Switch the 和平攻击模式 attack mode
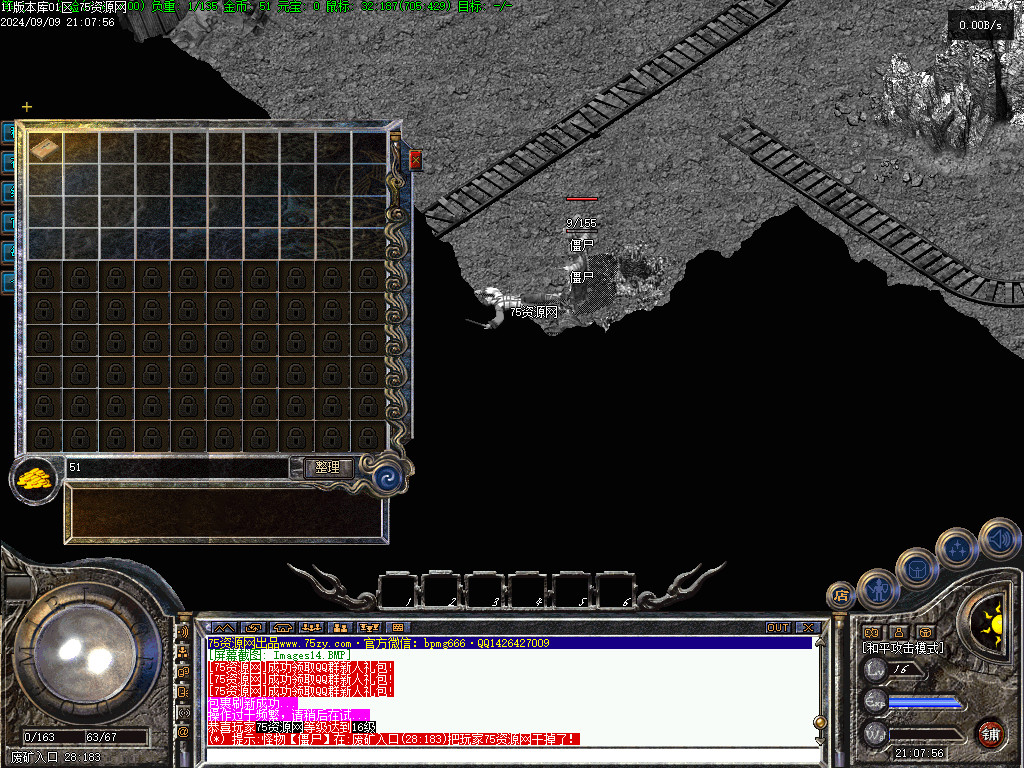 pos(903,648)
